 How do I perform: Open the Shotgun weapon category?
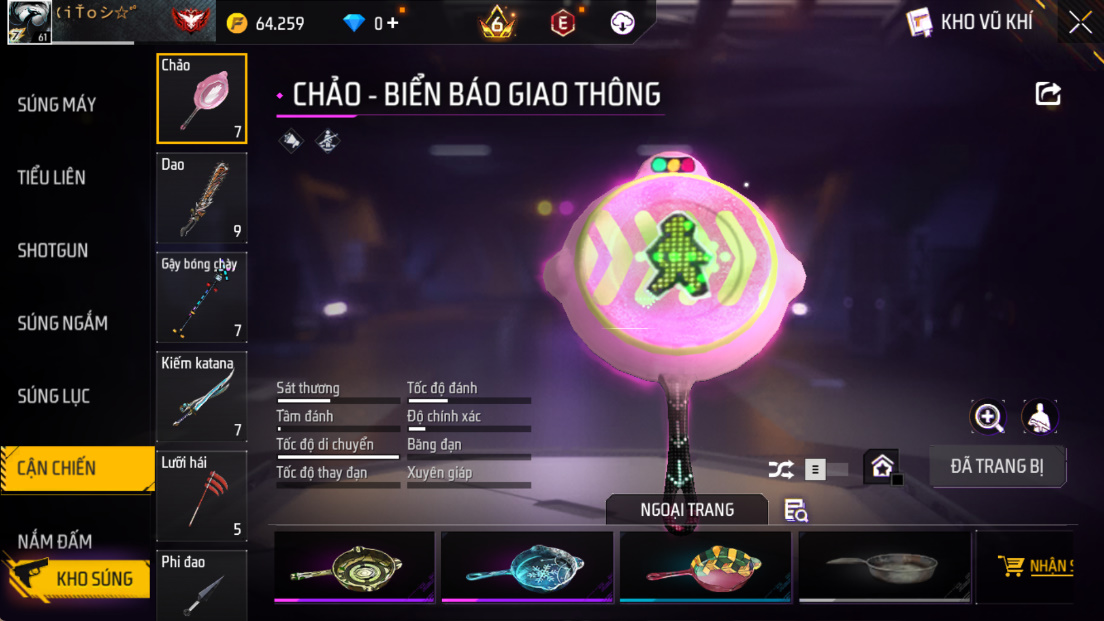point(53,250)
